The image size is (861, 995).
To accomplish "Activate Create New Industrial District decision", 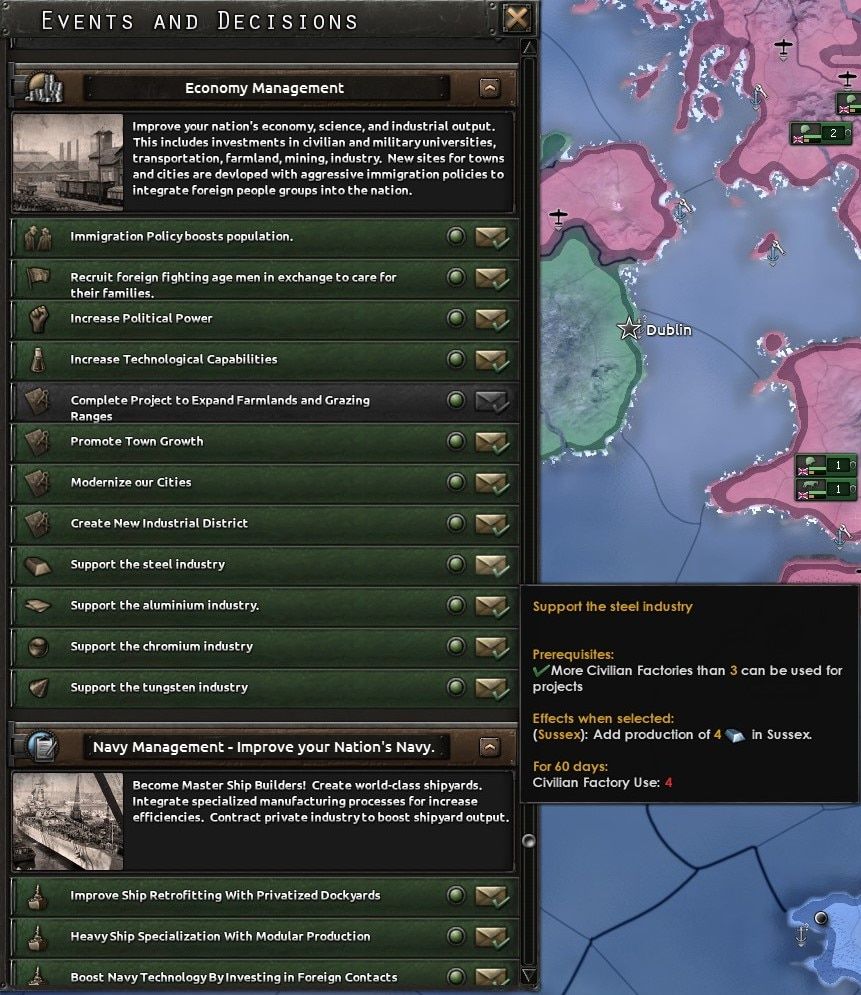I will (491, 524).
